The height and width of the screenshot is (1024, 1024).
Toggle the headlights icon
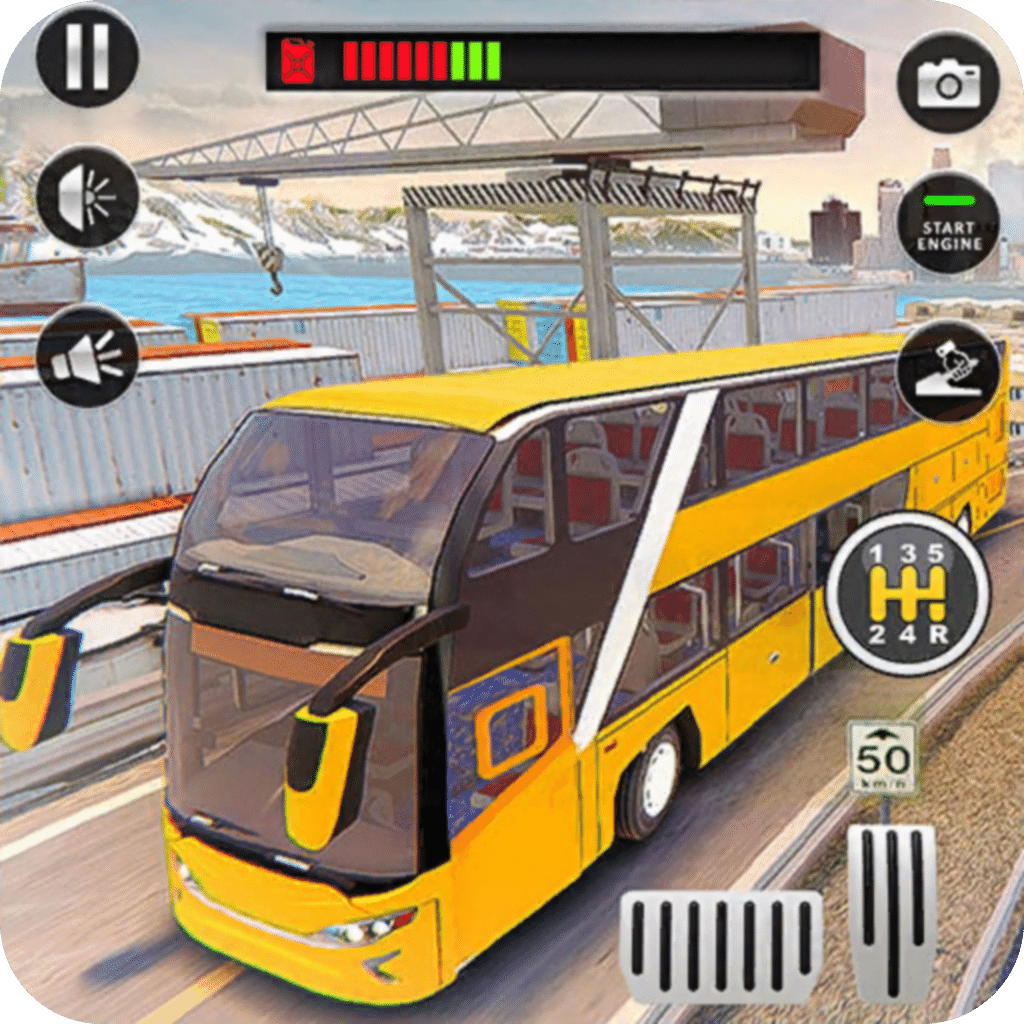coord(87,197)
